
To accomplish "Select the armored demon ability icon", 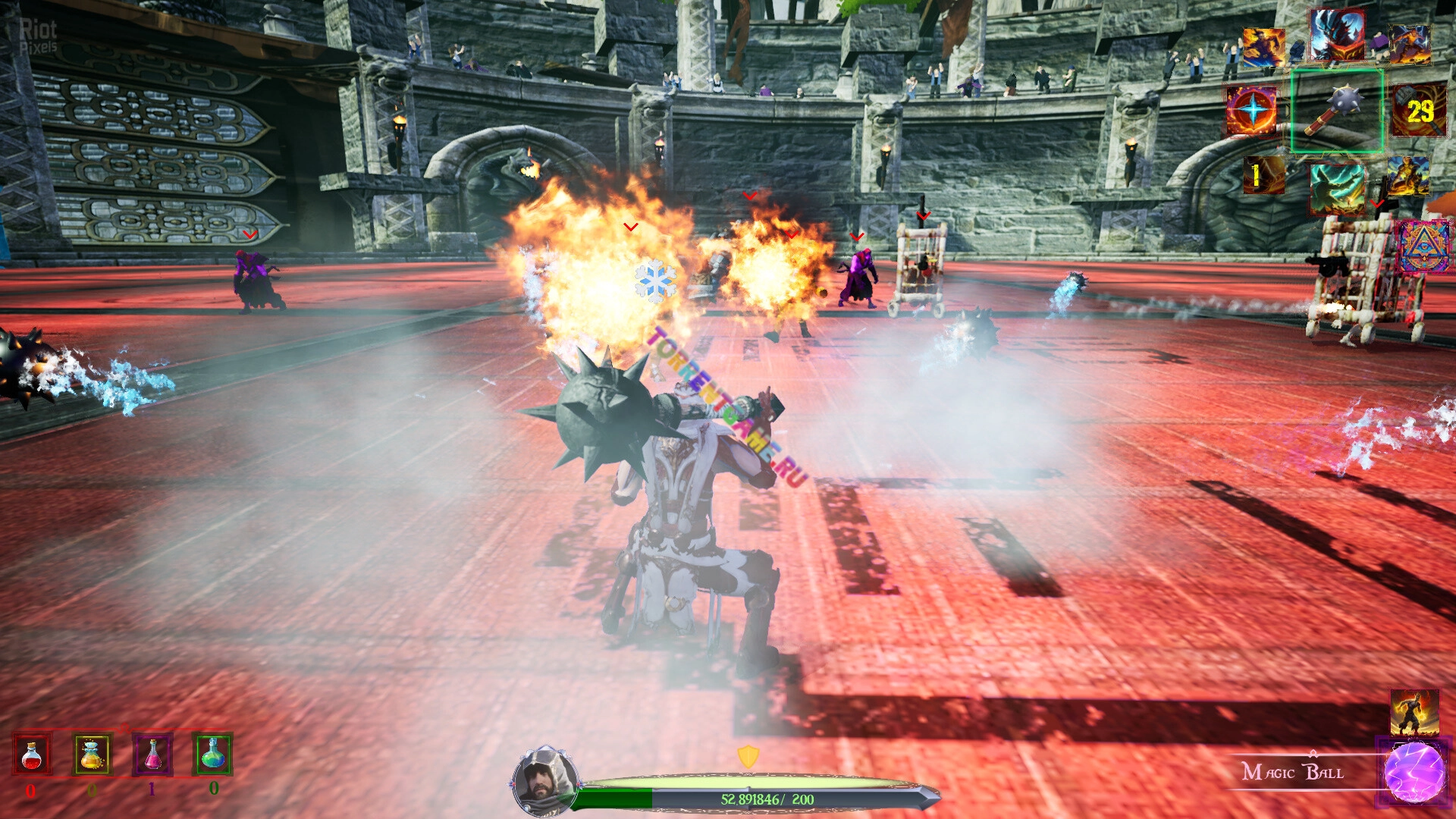I will pos(1336,36).
